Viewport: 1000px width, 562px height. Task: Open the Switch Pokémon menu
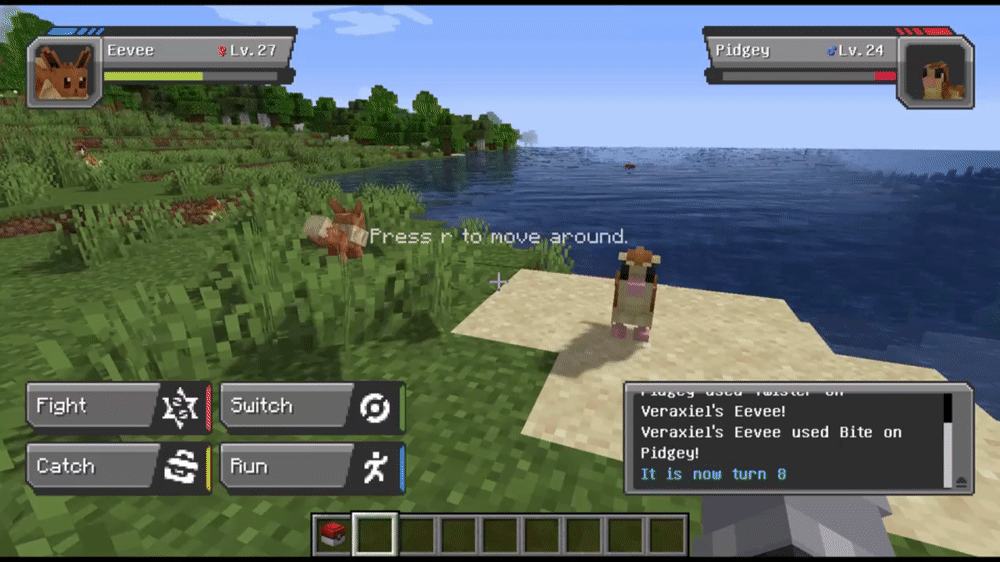click(x=311, y=407)
